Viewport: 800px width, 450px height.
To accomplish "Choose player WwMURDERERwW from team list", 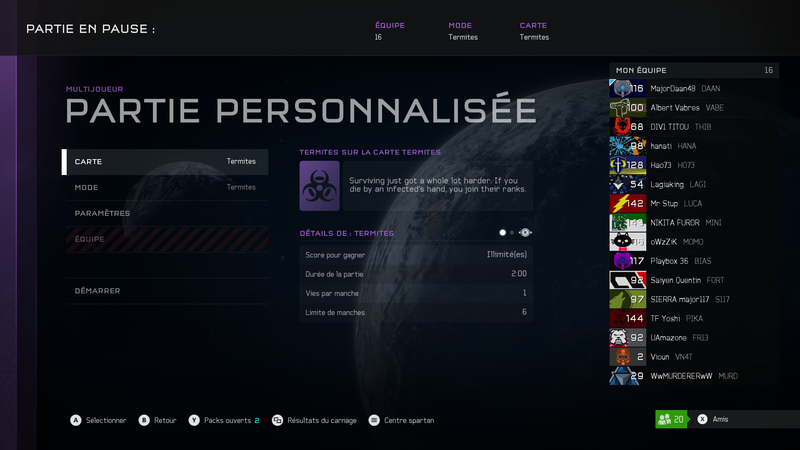I will point(693,377).
